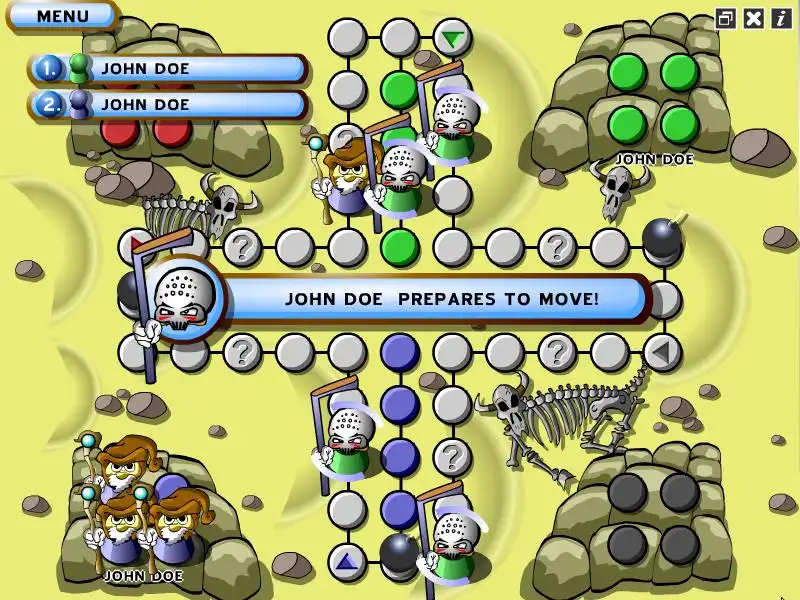
Task: Close the game with the X button
Action: click(754, 18)
